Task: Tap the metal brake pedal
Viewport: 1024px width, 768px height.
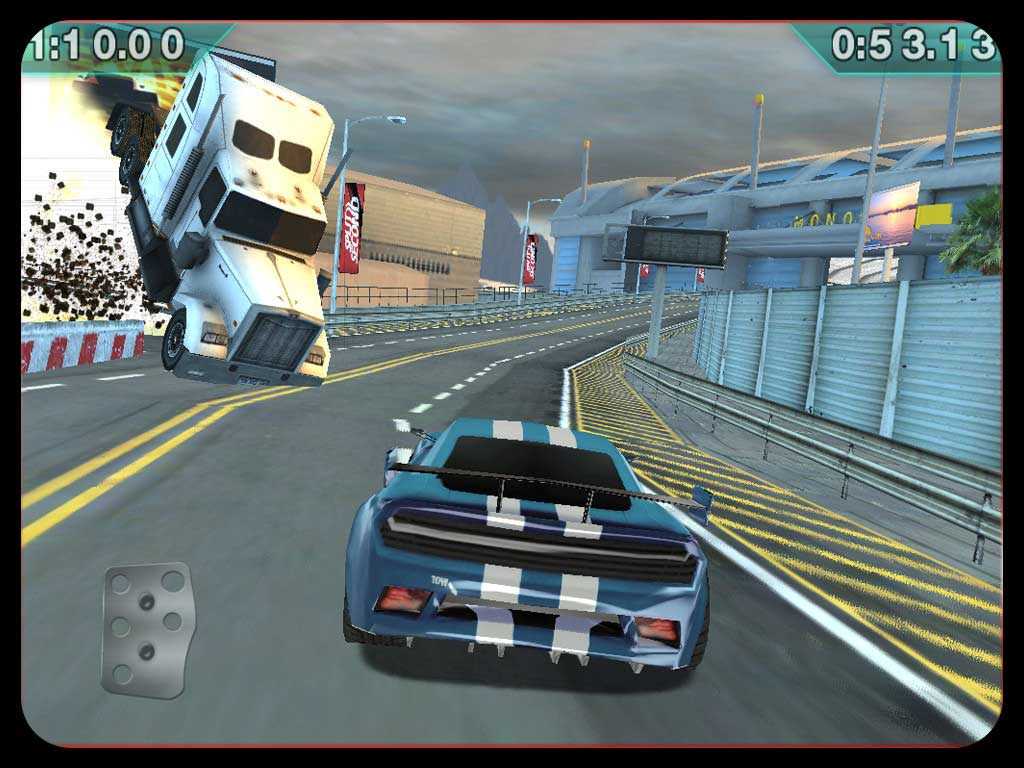Action: (147, 629)
